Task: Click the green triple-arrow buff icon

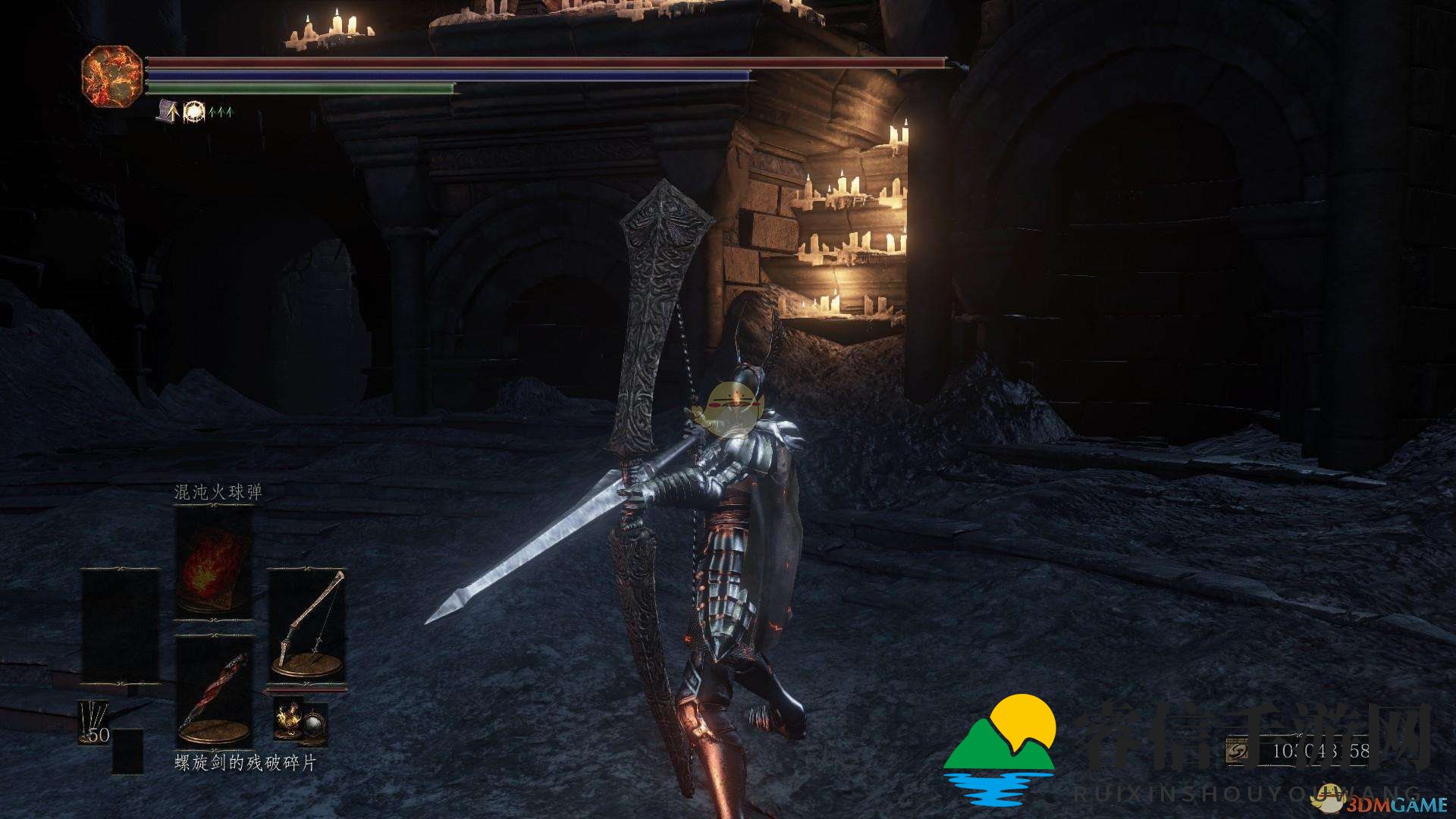Action: coord(221,112)
